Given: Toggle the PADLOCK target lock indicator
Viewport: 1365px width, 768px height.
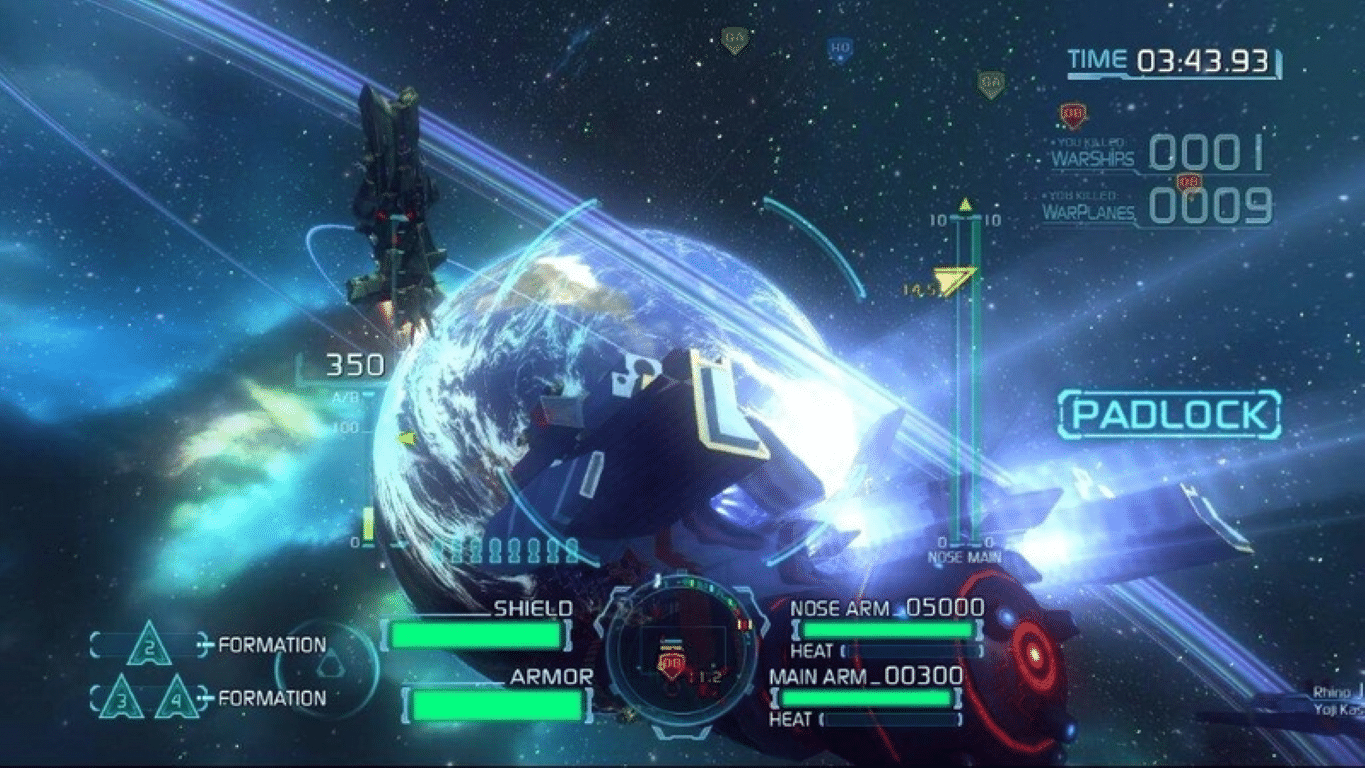Looking at the screenshot, I should coord(1169,415).
